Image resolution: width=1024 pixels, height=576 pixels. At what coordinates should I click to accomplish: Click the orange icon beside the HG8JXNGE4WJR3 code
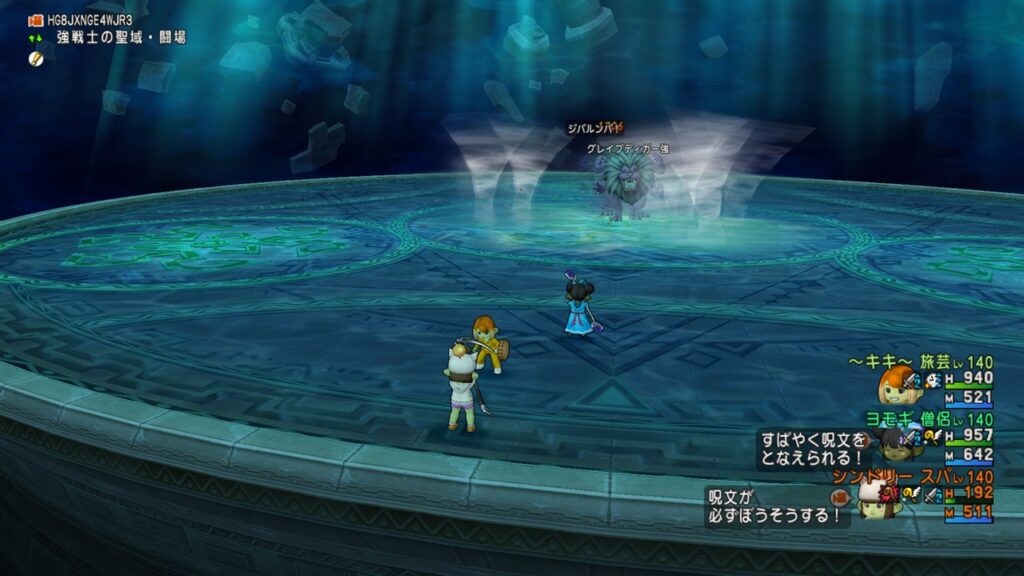pyautogui.click(x=37, y=20)
